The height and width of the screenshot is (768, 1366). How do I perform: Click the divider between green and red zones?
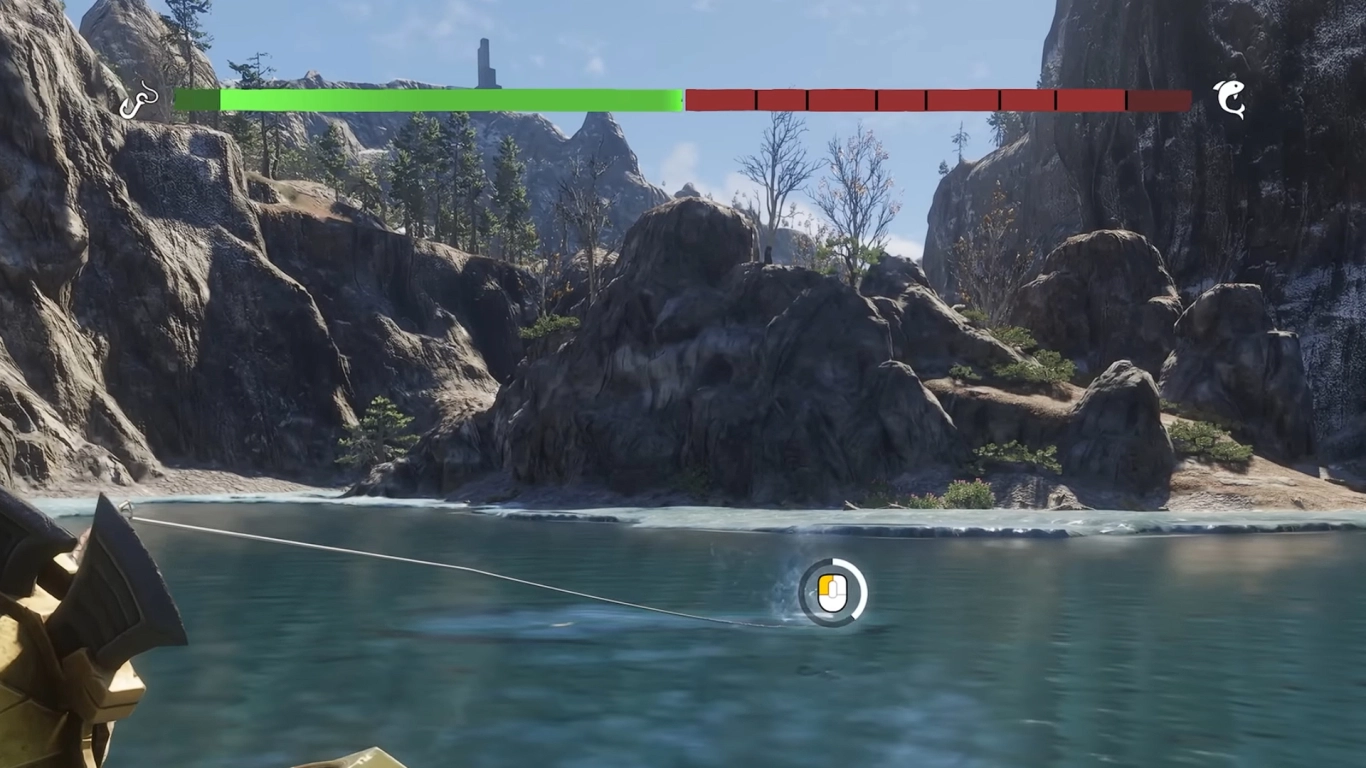pos(683,99)
